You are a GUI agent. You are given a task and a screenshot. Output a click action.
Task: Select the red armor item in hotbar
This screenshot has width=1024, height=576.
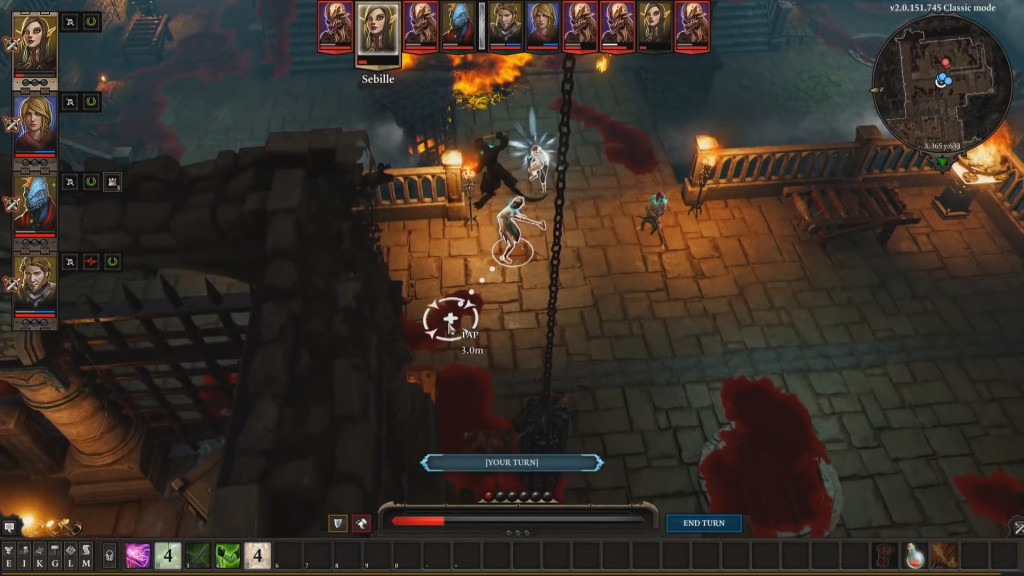point(884,555)
